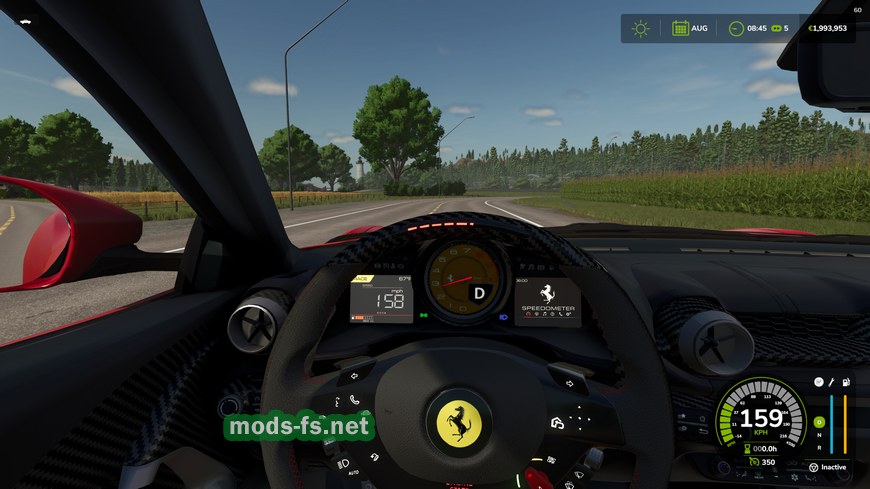This screenshot has height=489, width=870.
Task: Click the cruise control icon beside 350
Action: click(x=754, y=462)
